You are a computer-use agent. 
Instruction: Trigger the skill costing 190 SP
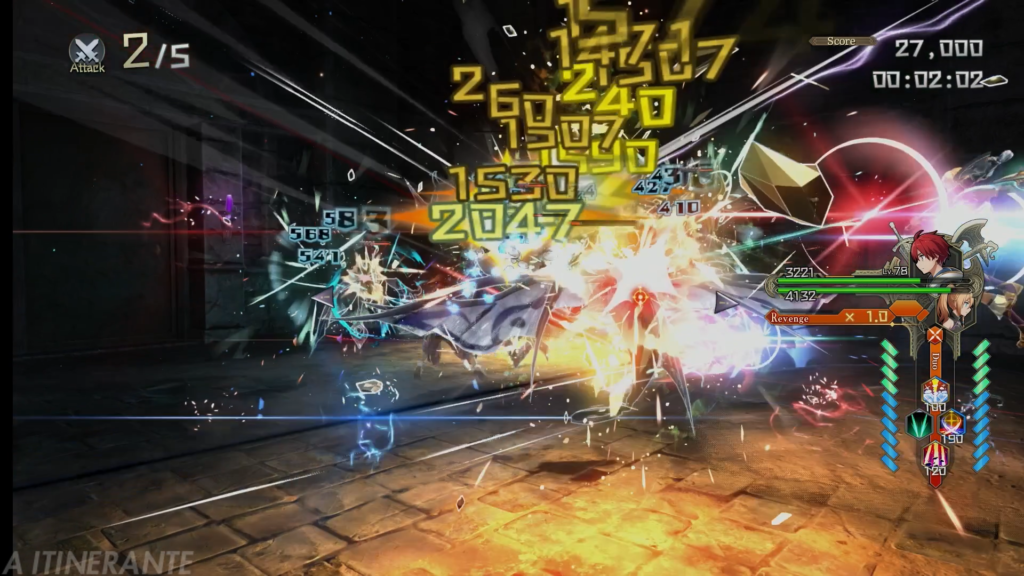click(x=951, y=426)
